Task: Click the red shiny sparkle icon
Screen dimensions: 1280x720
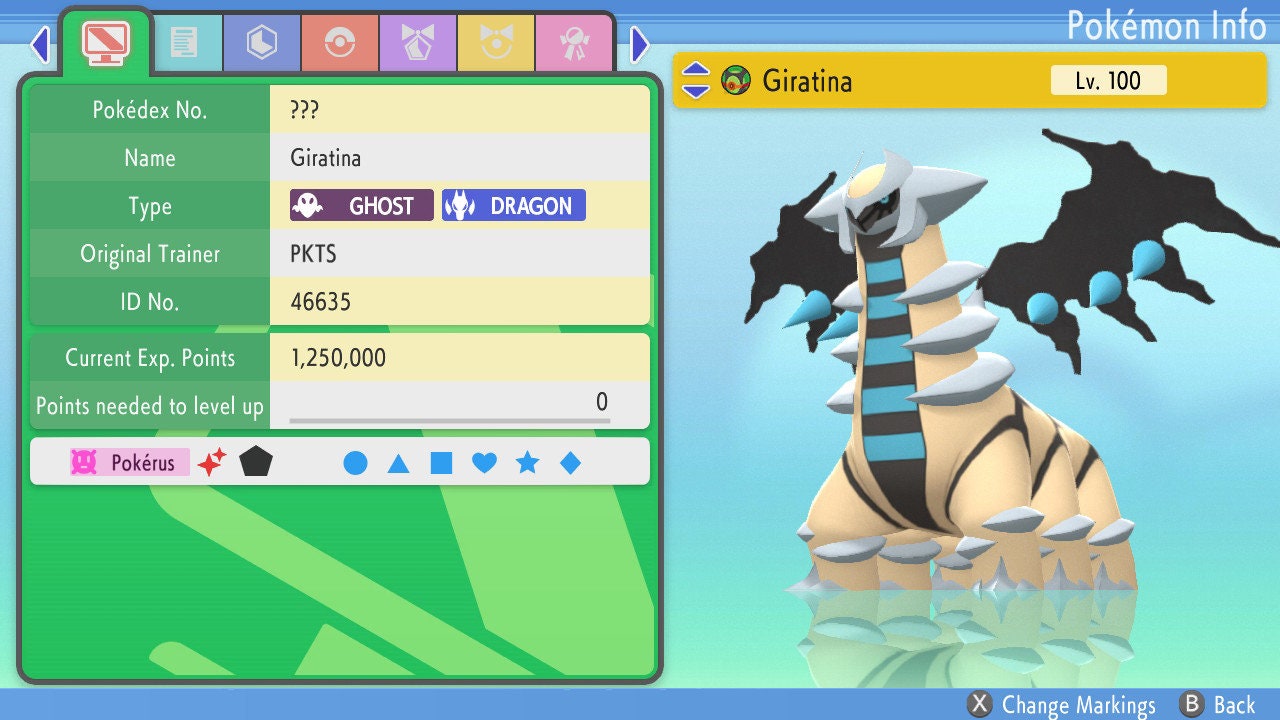Action: pos(212,462)
